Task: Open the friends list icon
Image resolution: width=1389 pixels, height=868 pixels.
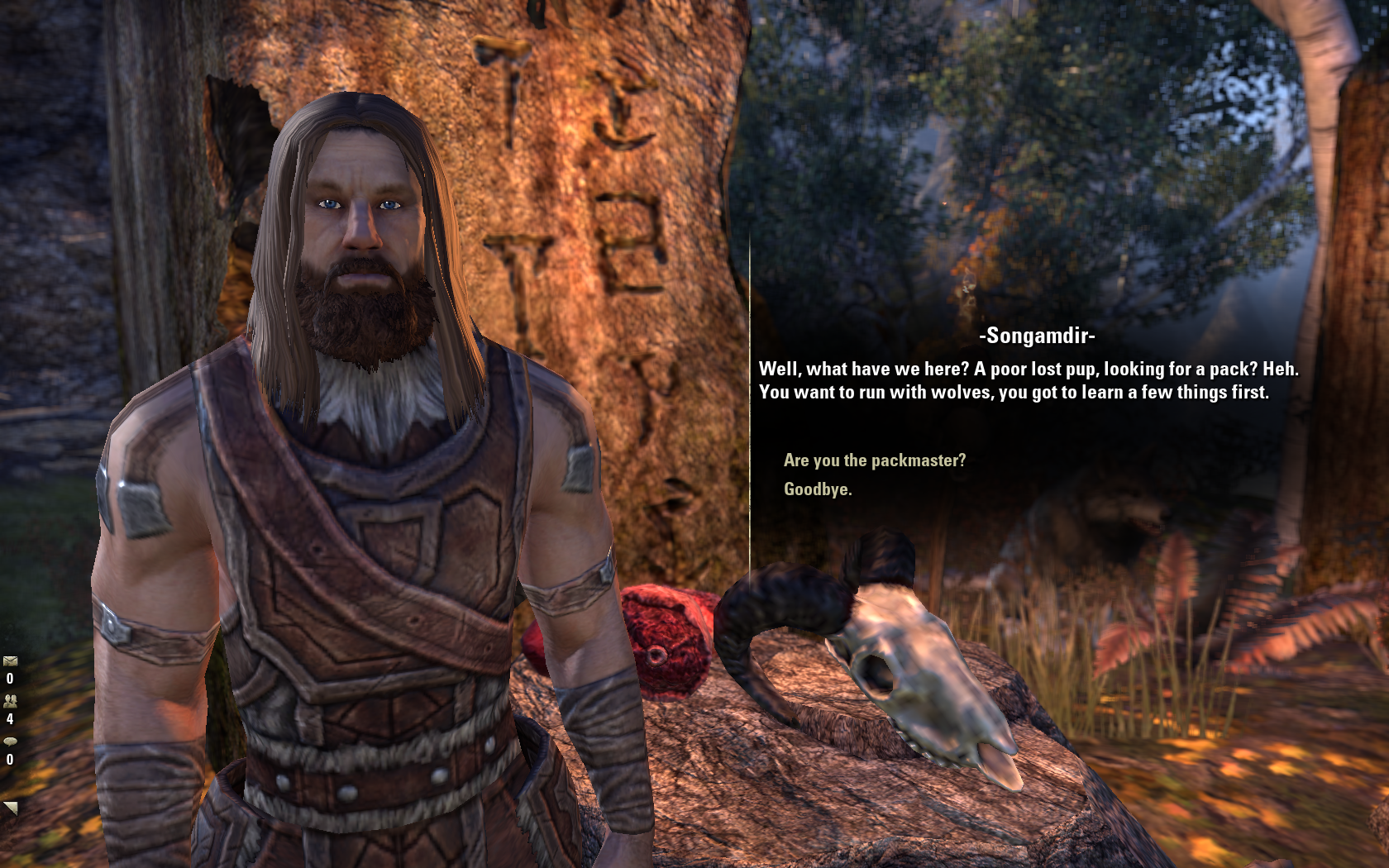Action: coord(10,701)
